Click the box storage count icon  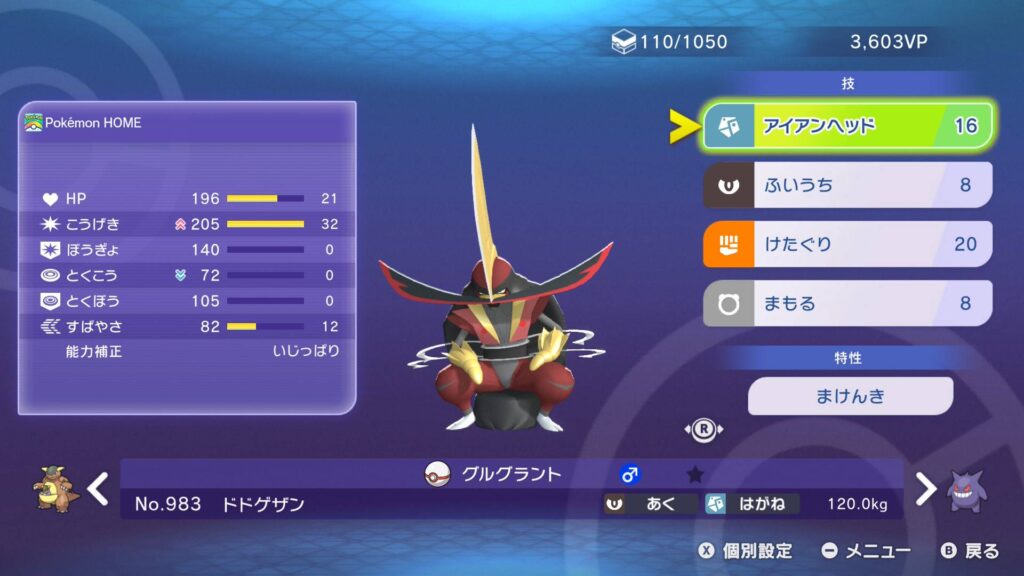click(624, 42)
